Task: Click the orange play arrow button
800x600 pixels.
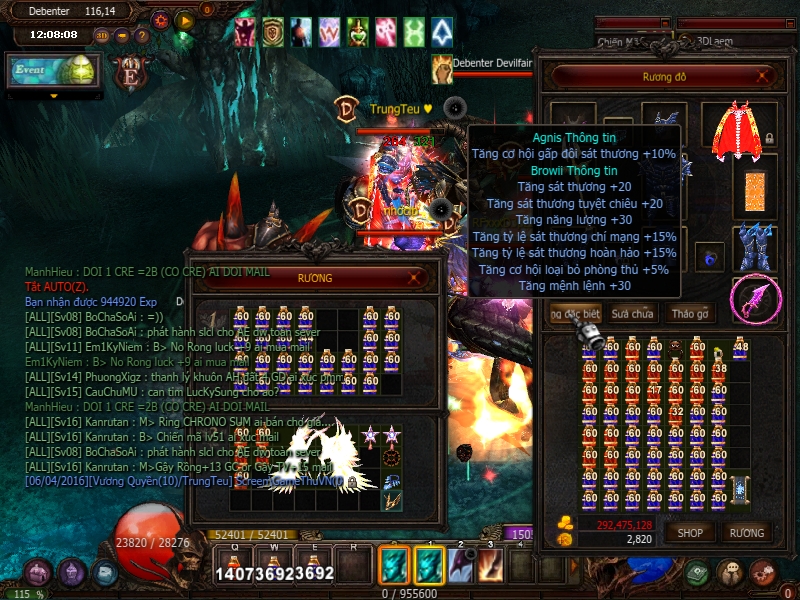Action: [185, 19]
